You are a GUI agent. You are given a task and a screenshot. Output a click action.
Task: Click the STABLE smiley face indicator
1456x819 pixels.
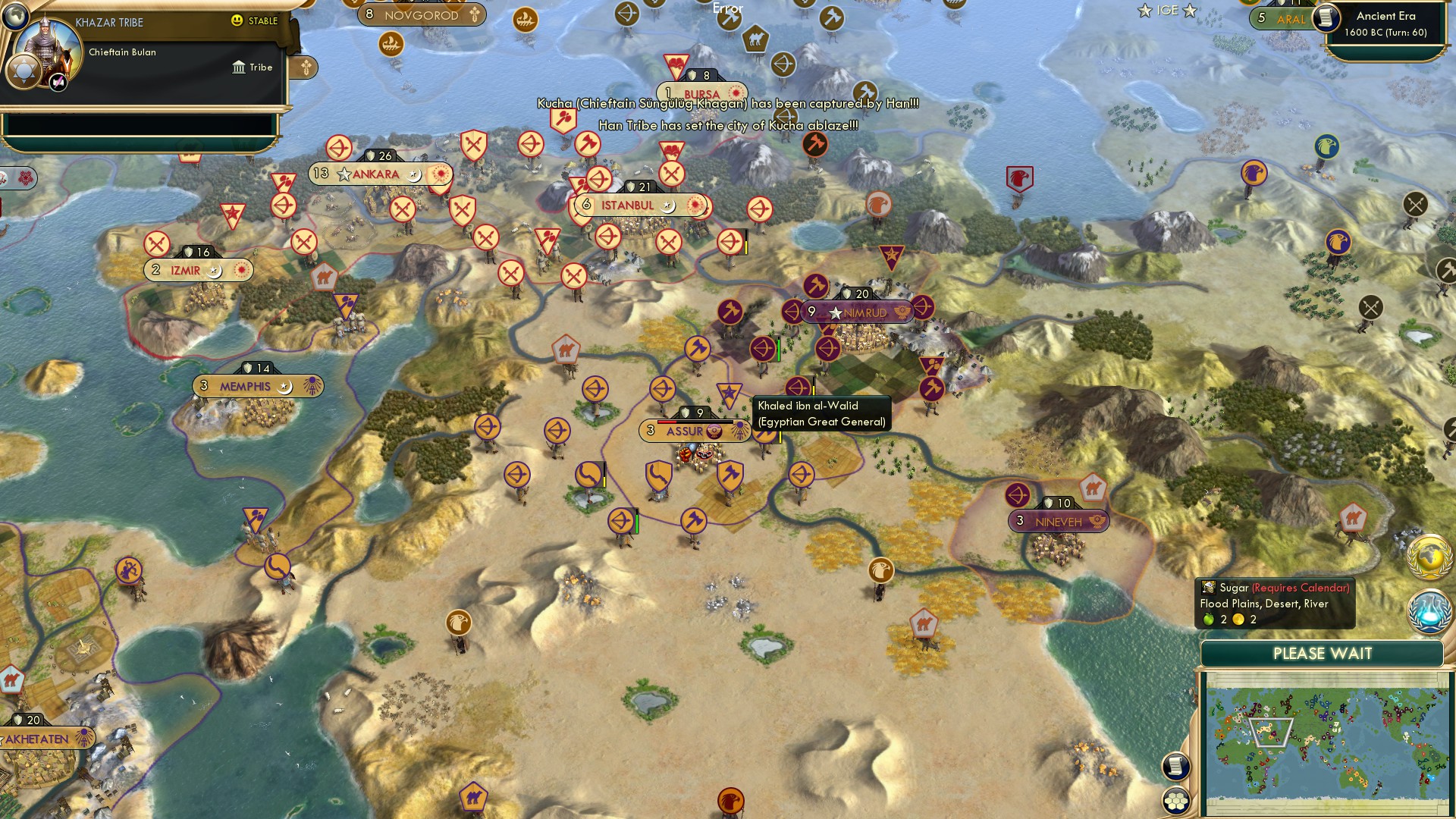(237, 21)
